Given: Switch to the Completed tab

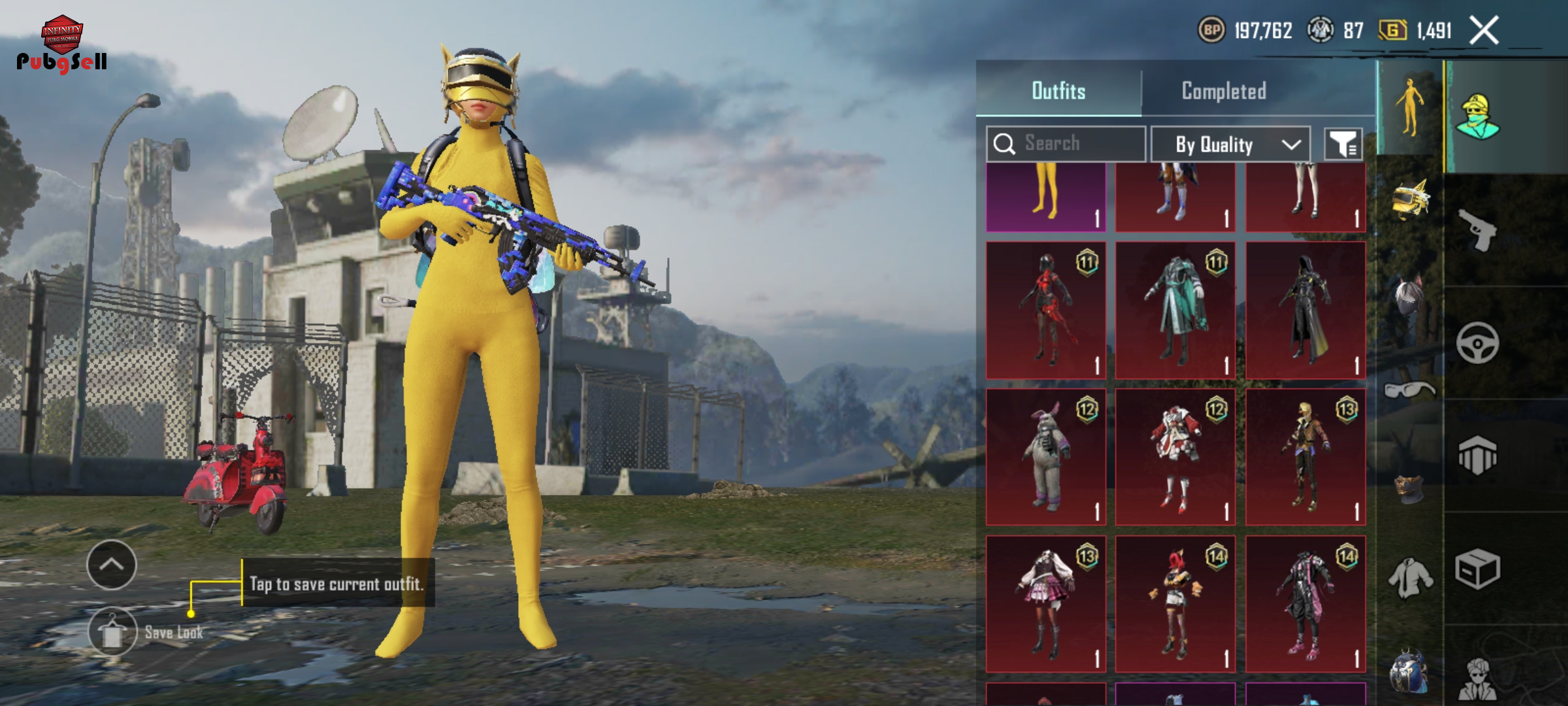Looking at the screenshot, I should pyautogui.click(x=1224, y=91).
